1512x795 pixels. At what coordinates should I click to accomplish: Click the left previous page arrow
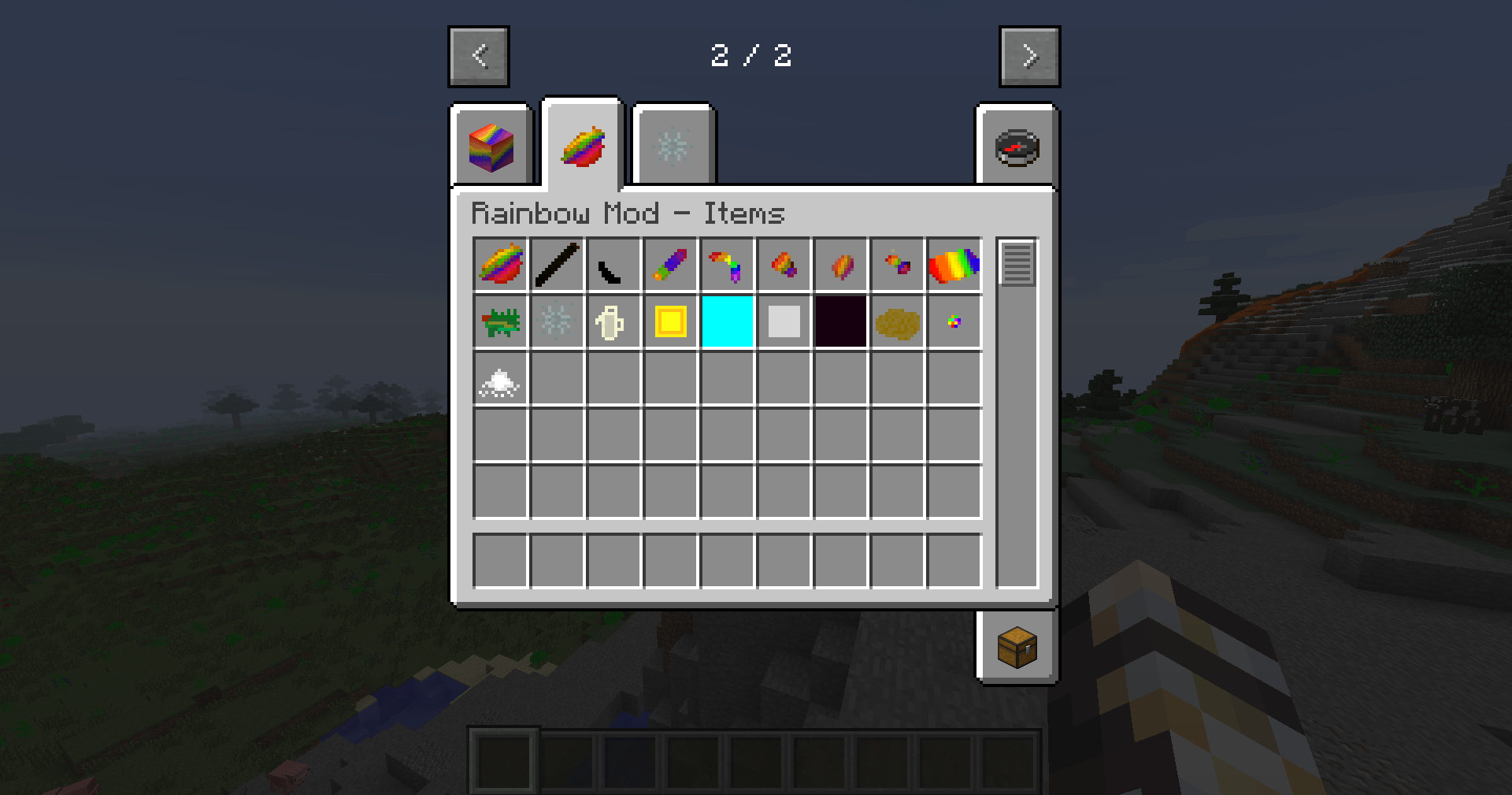(478, 55)
